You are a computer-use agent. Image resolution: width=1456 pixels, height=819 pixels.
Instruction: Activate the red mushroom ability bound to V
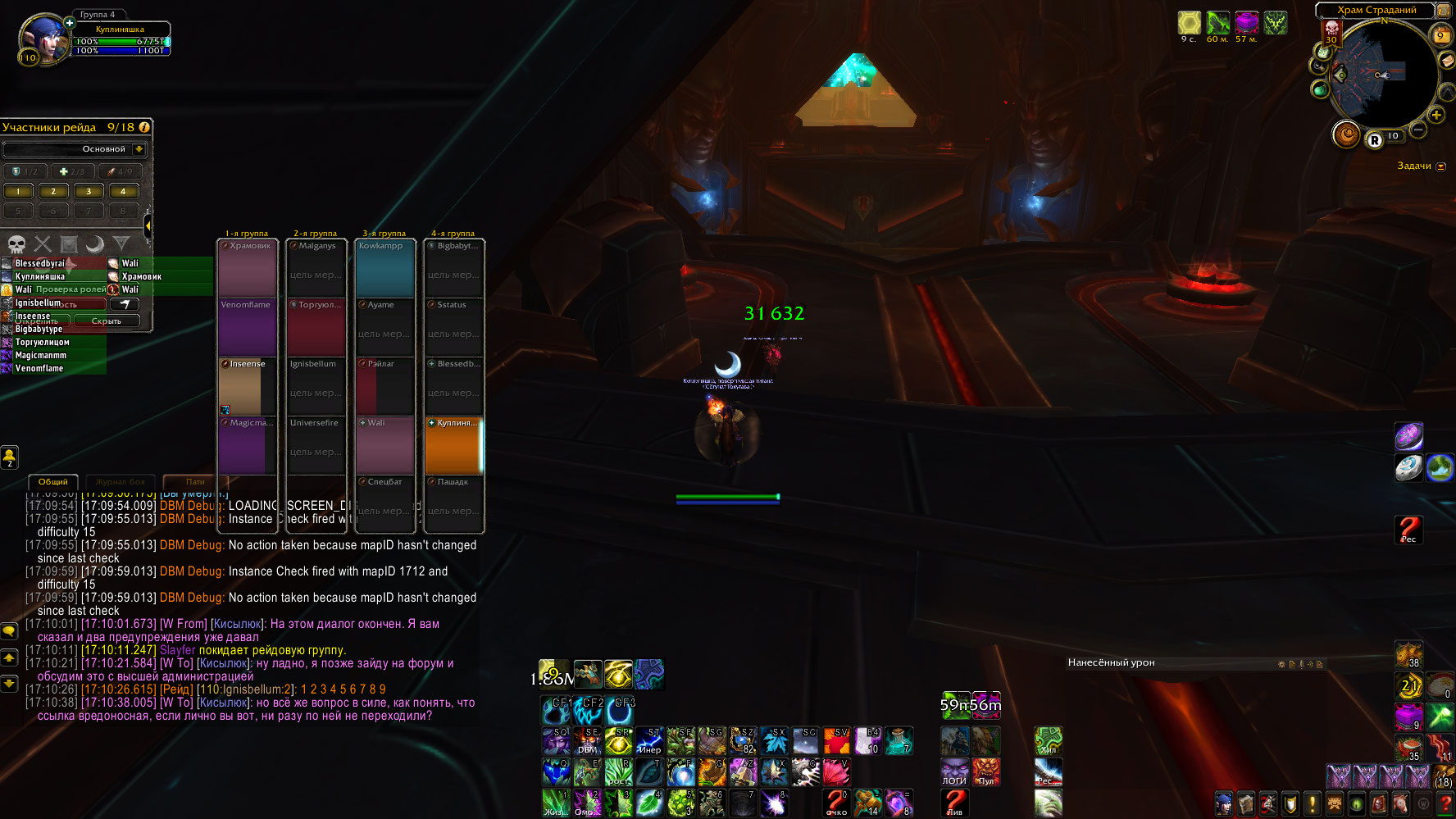pos(836,772)
